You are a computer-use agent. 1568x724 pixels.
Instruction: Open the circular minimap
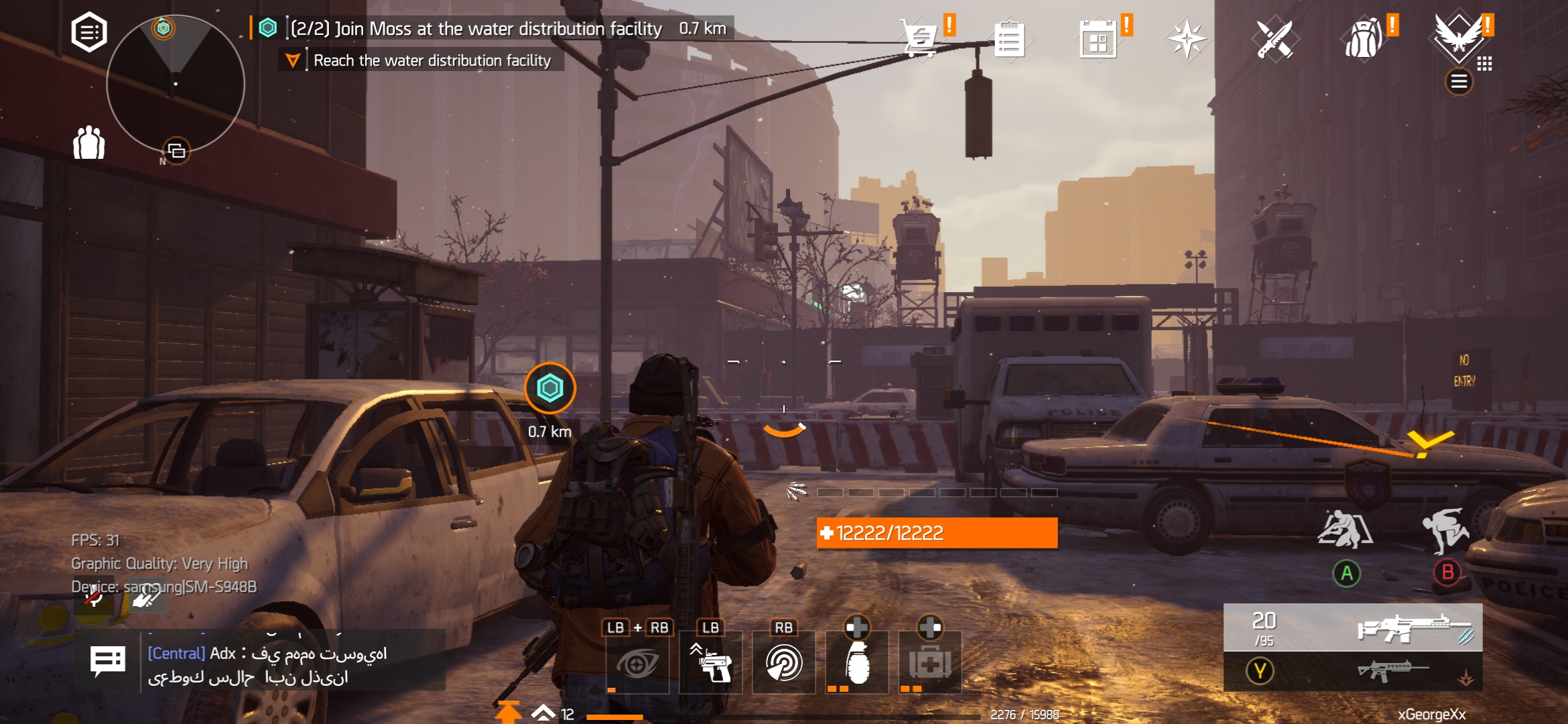[x=176, y=84]
